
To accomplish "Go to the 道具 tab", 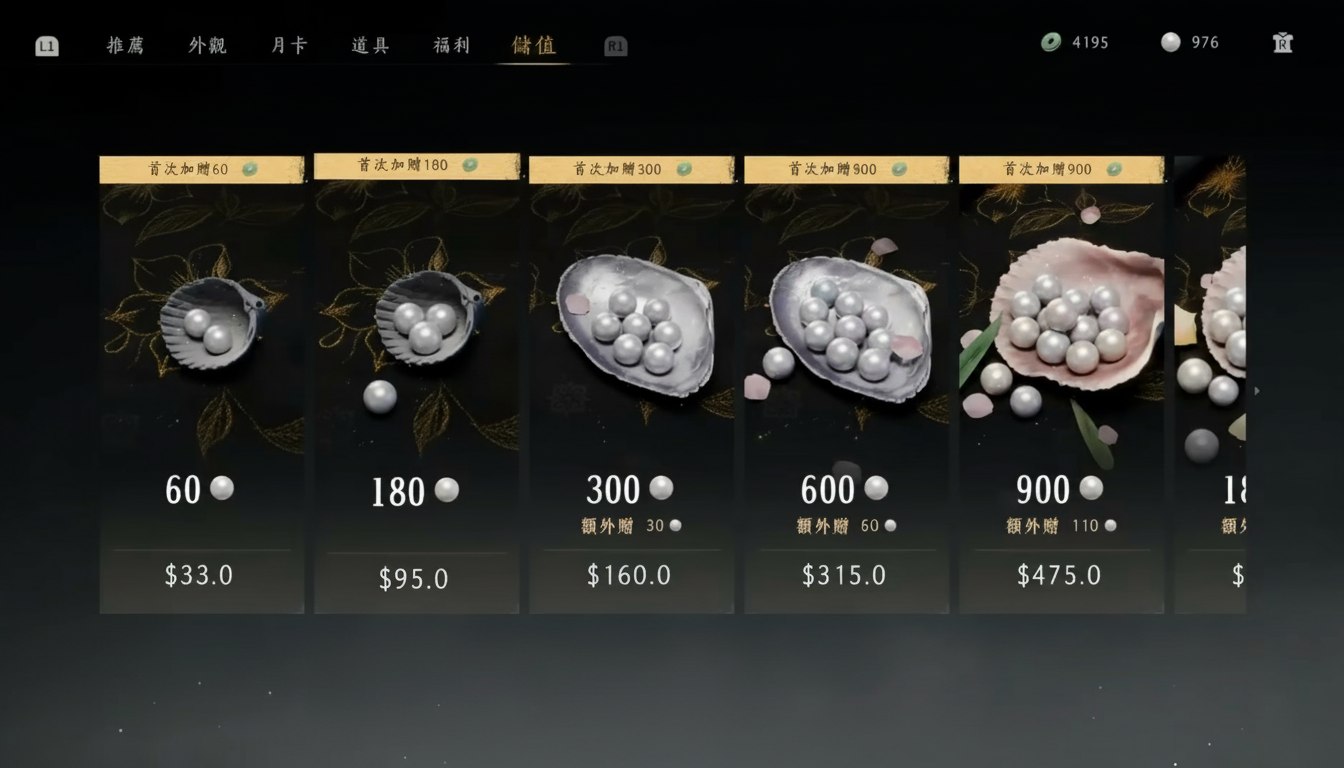I will (370, 45).
